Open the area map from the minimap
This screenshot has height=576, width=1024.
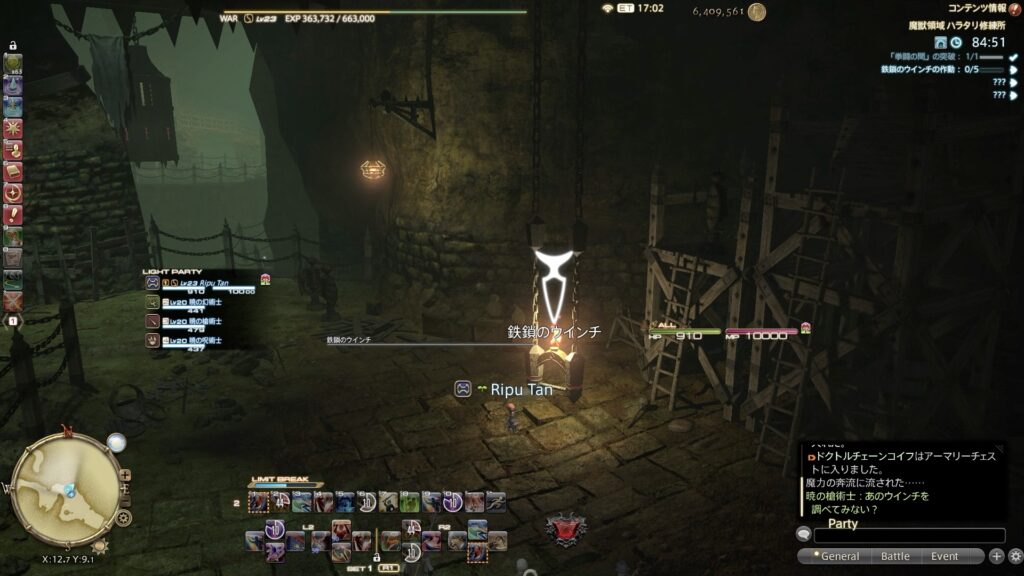coord(65,487)
